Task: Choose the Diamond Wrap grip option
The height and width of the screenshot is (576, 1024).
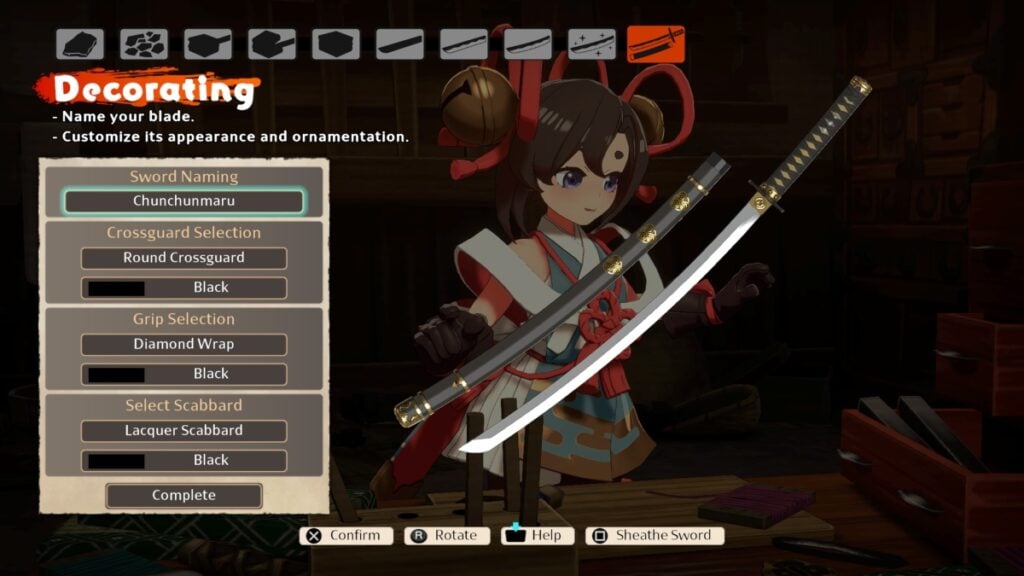Action: pos(184,344)
